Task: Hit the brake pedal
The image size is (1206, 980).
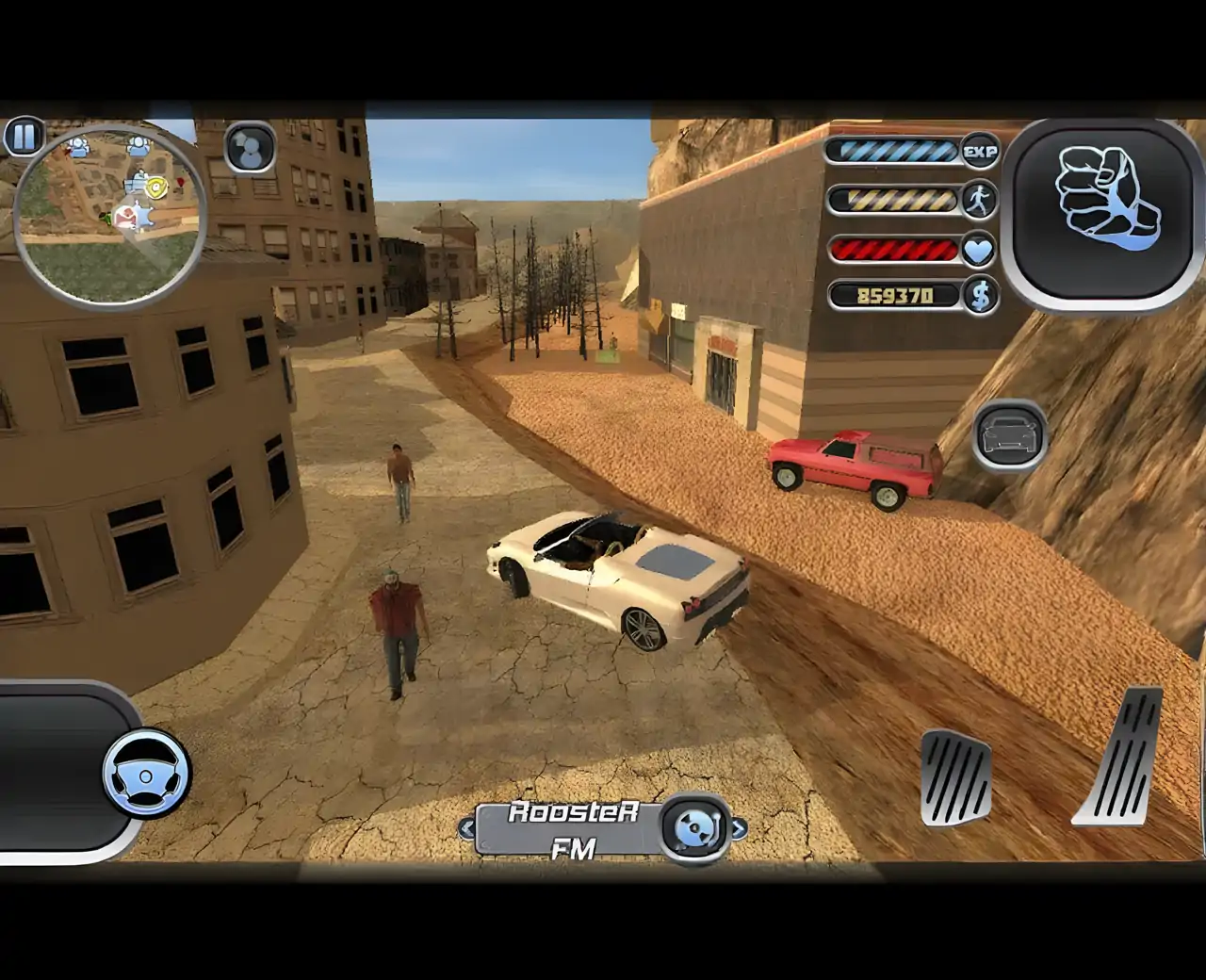Action: [x=954, y=776]
